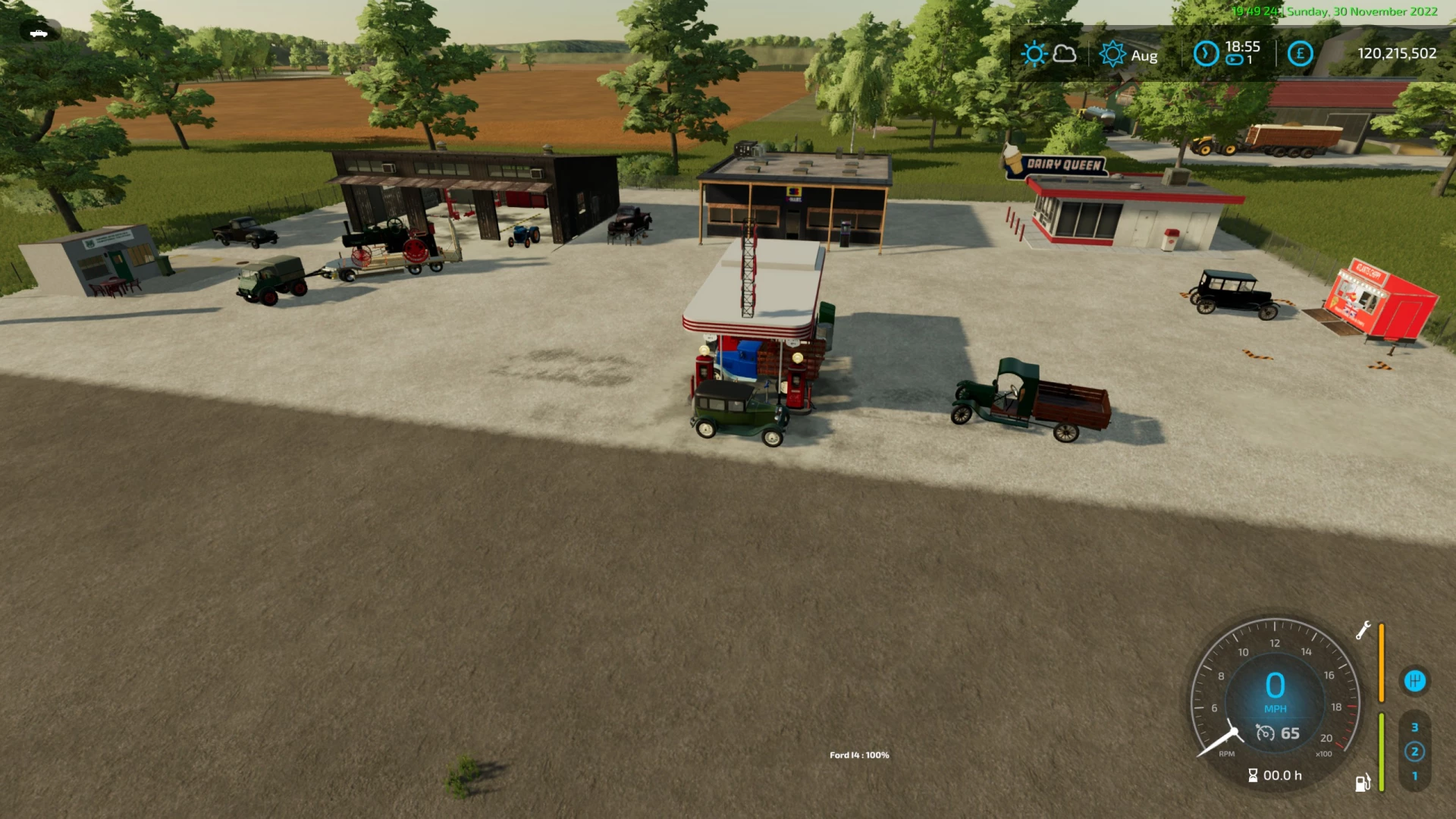Click the Aug season sun symbol
Image resolution: width=1456 pixels, height=819 pixels.
pyautogui.click(x=1112, y=54)
